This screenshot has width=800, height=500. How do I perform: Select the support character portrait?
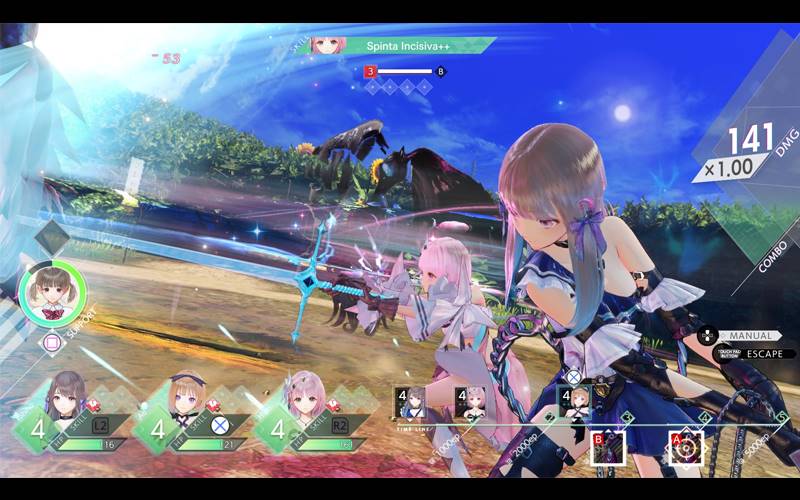52,291
